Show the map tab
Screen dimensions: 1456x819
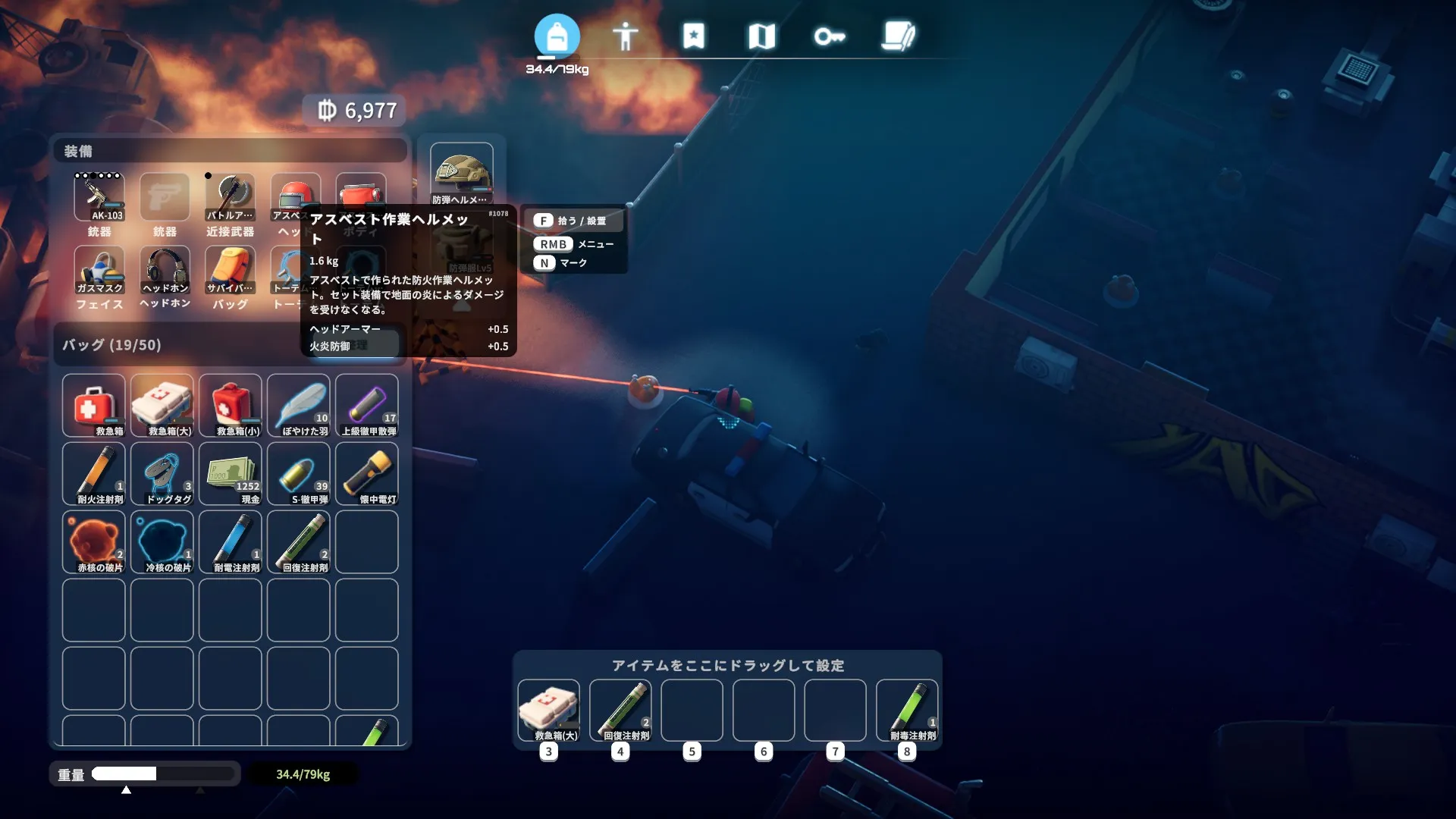pos(761,36)
